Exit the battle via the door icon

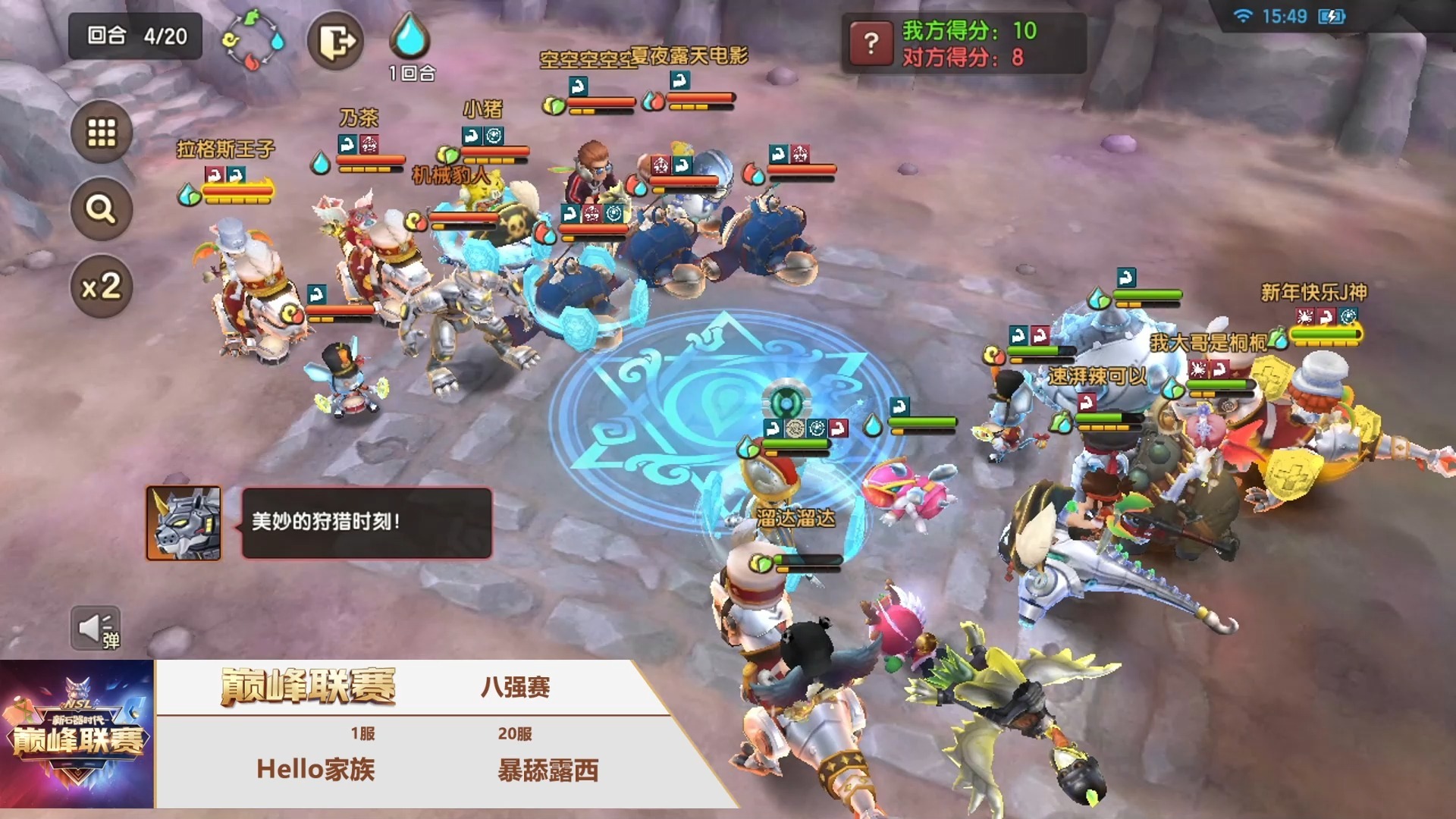pos(335,40)
